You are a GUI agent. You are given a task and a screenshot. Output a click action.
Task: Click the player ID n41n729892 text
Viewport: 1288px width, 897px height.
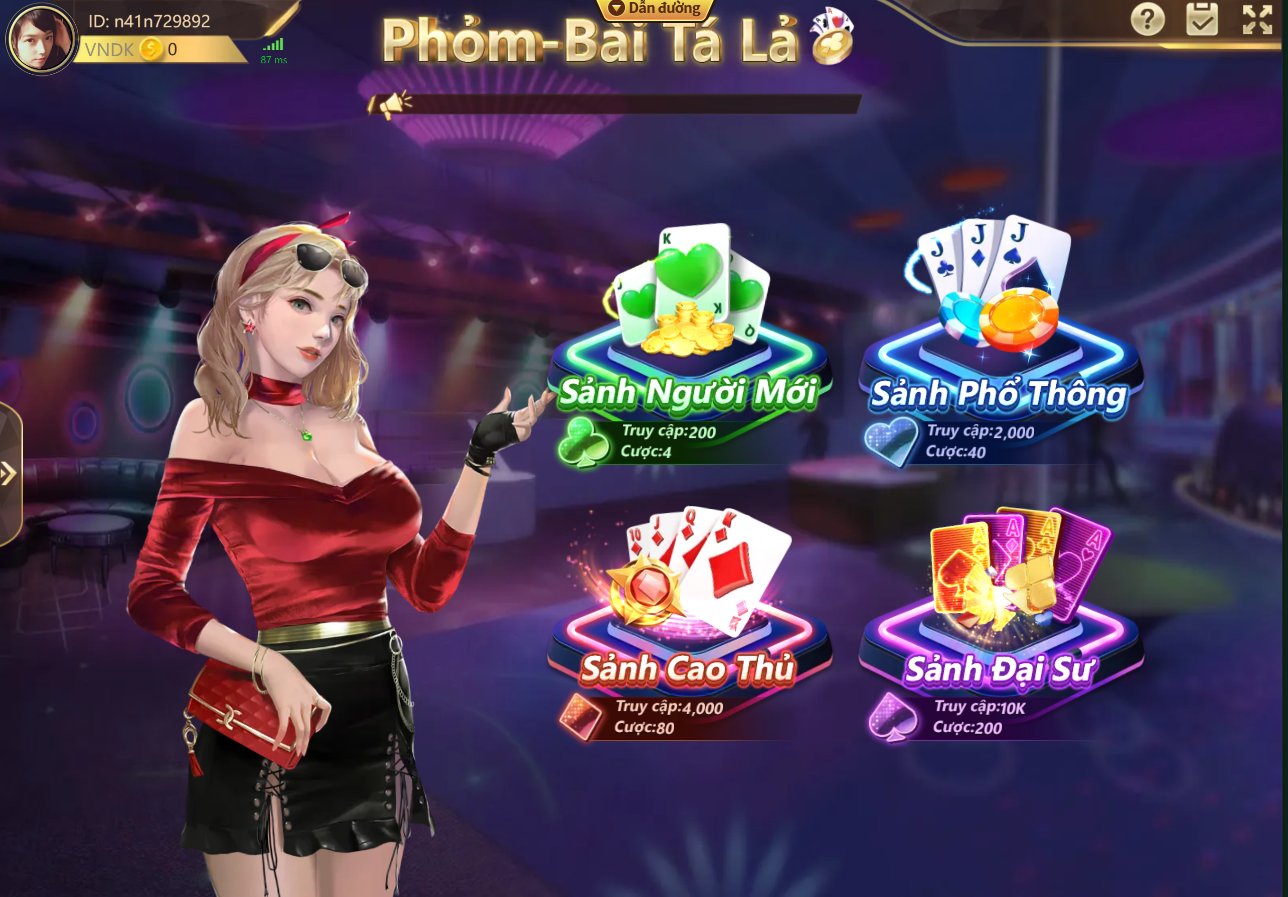[x=148, y=20]
